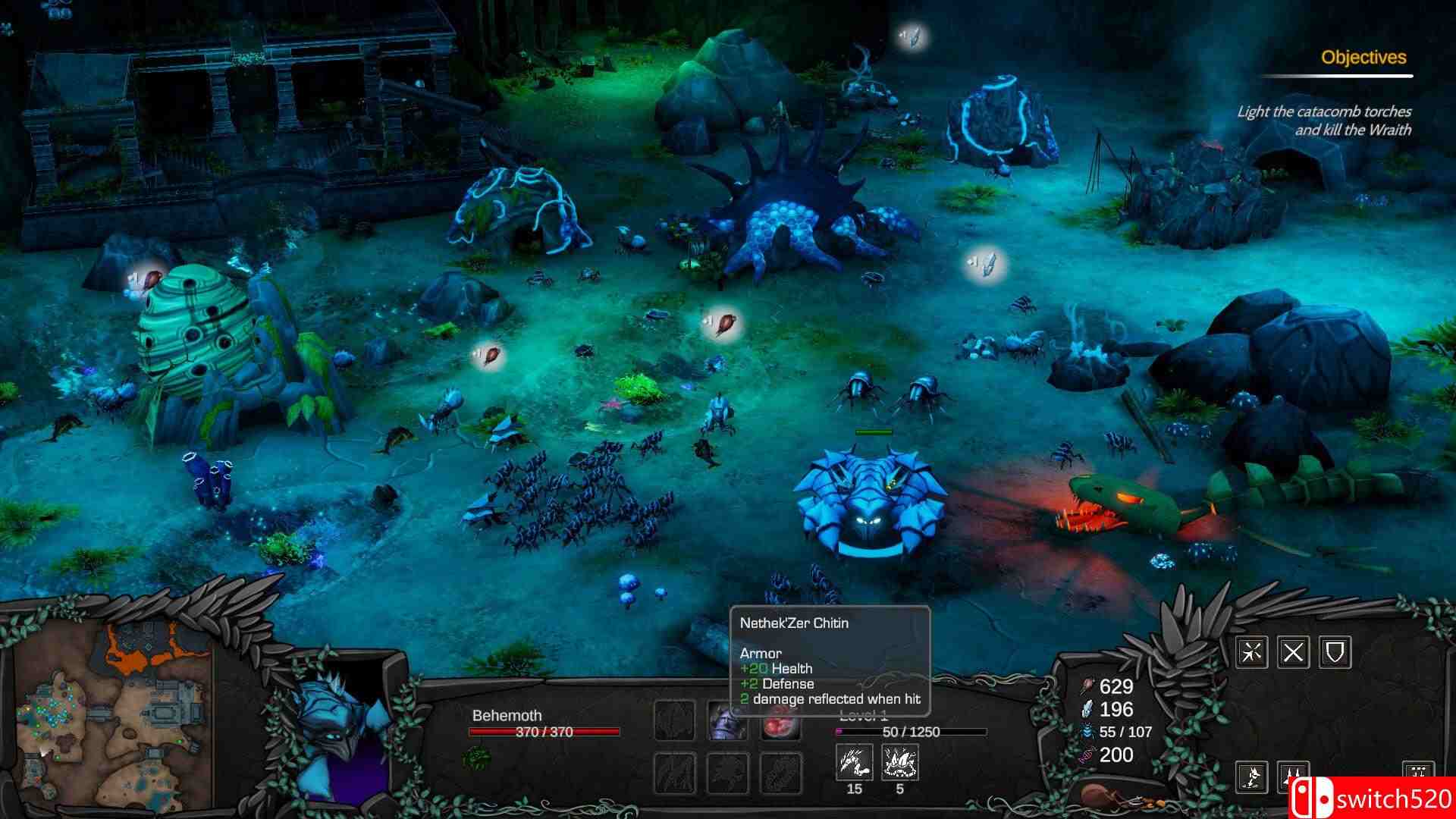The image size is (1456, 819).
Task: Select the clawed unit icon with count 15
Action: tap(854, 762)
